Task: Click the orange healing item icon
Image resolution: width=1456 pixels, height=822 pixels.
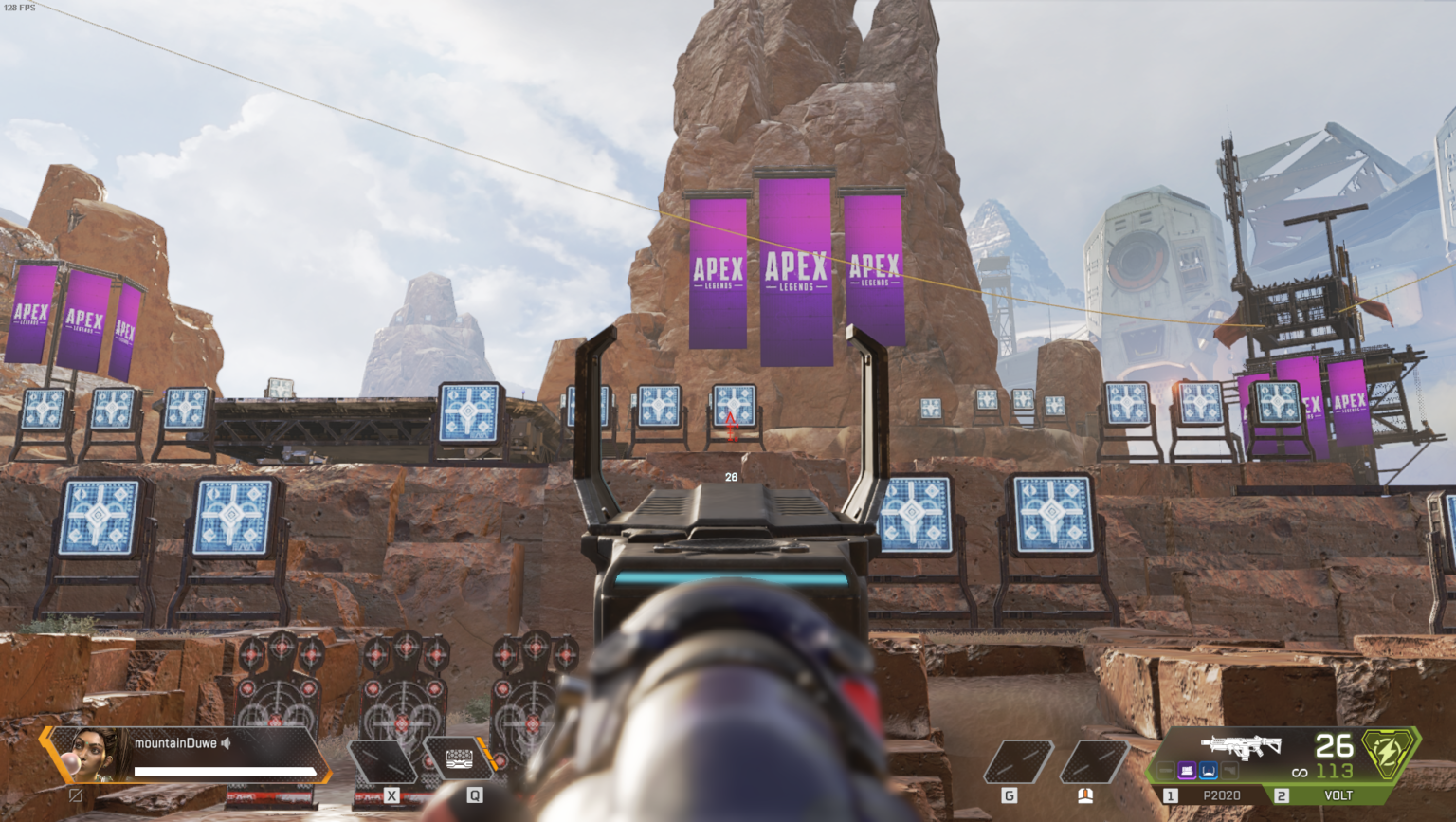Action: [x=1087, y=795]
